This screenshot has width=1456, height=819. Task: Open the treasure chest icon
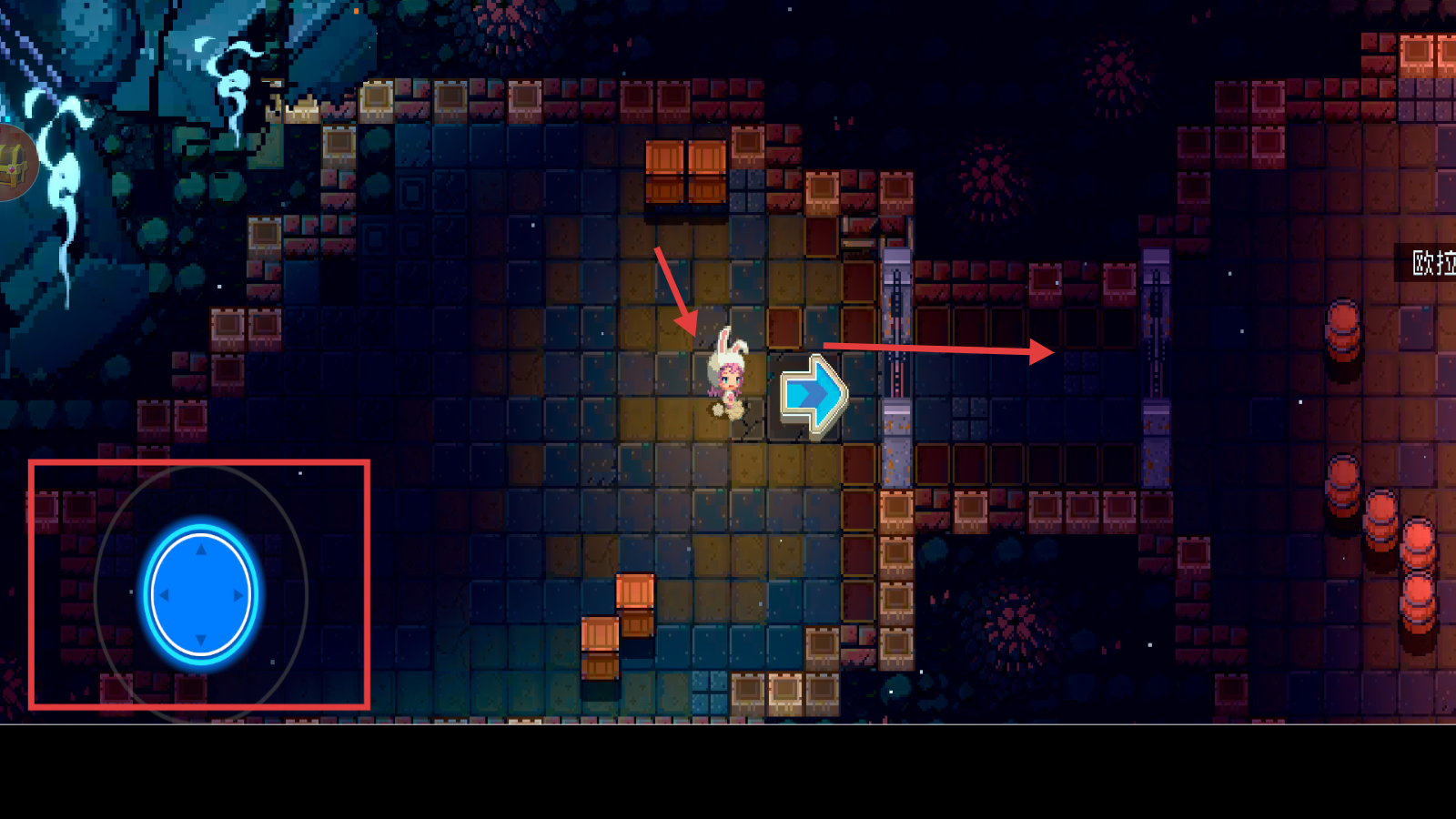tap(13, 164)
